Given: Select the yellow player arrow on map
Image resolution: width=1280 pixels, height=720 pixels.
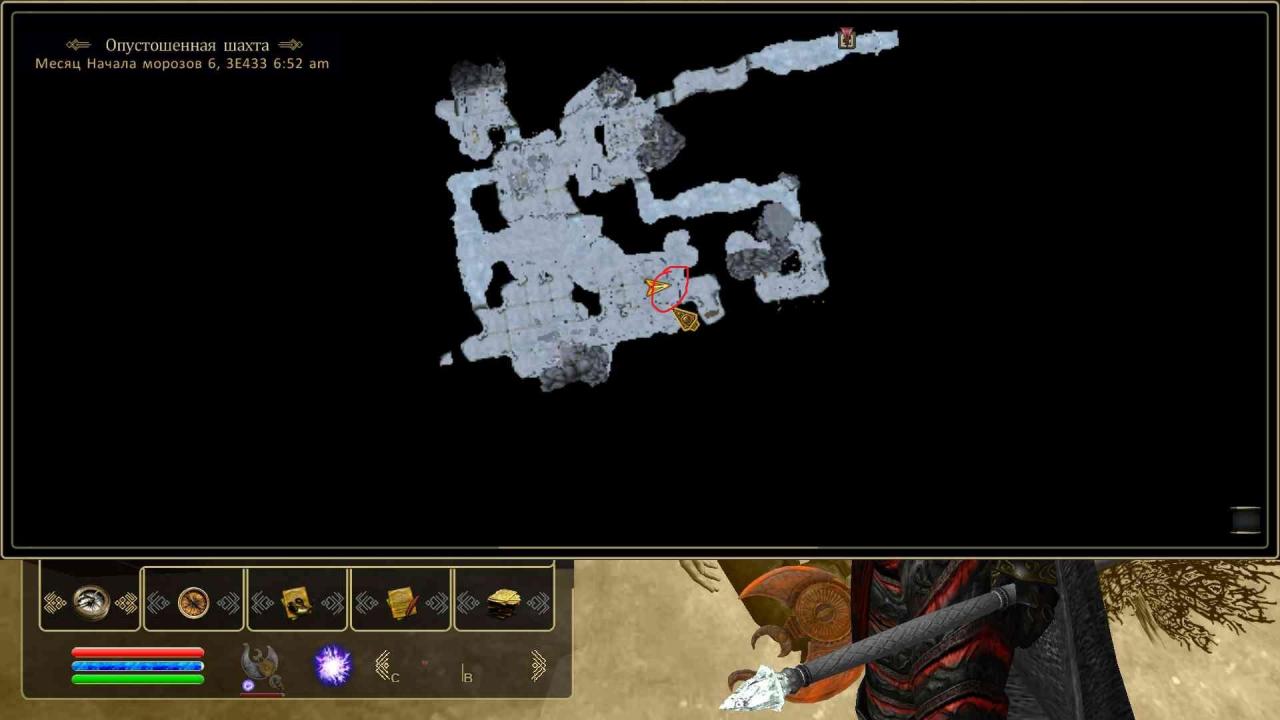Looking at the screenshot, I should (x=658, y=288).
